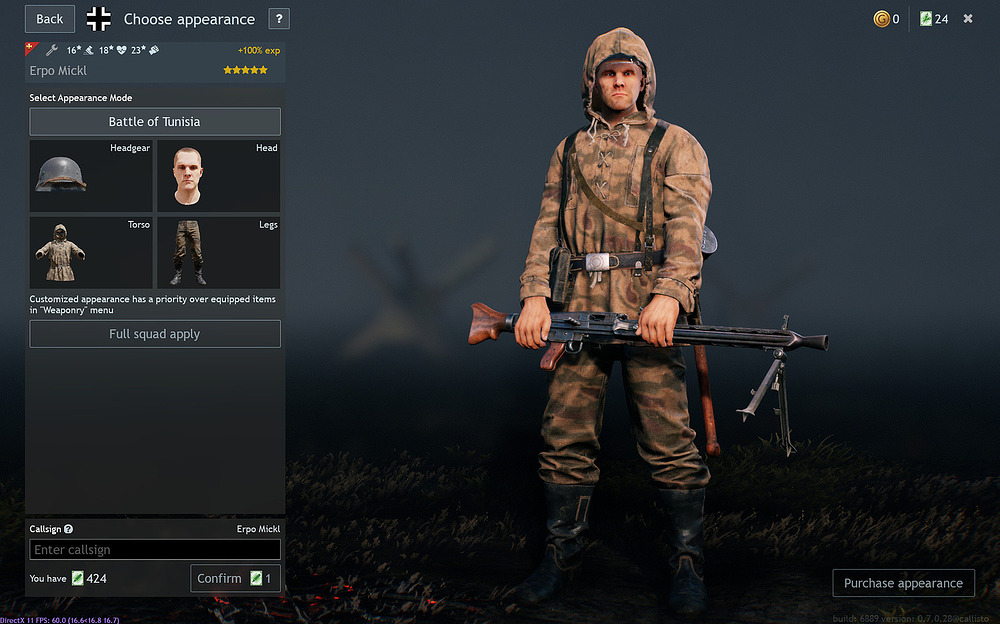The image size is (1000, 624).
Task: Click the Purchase appearance button
Action: coord(903,583)
